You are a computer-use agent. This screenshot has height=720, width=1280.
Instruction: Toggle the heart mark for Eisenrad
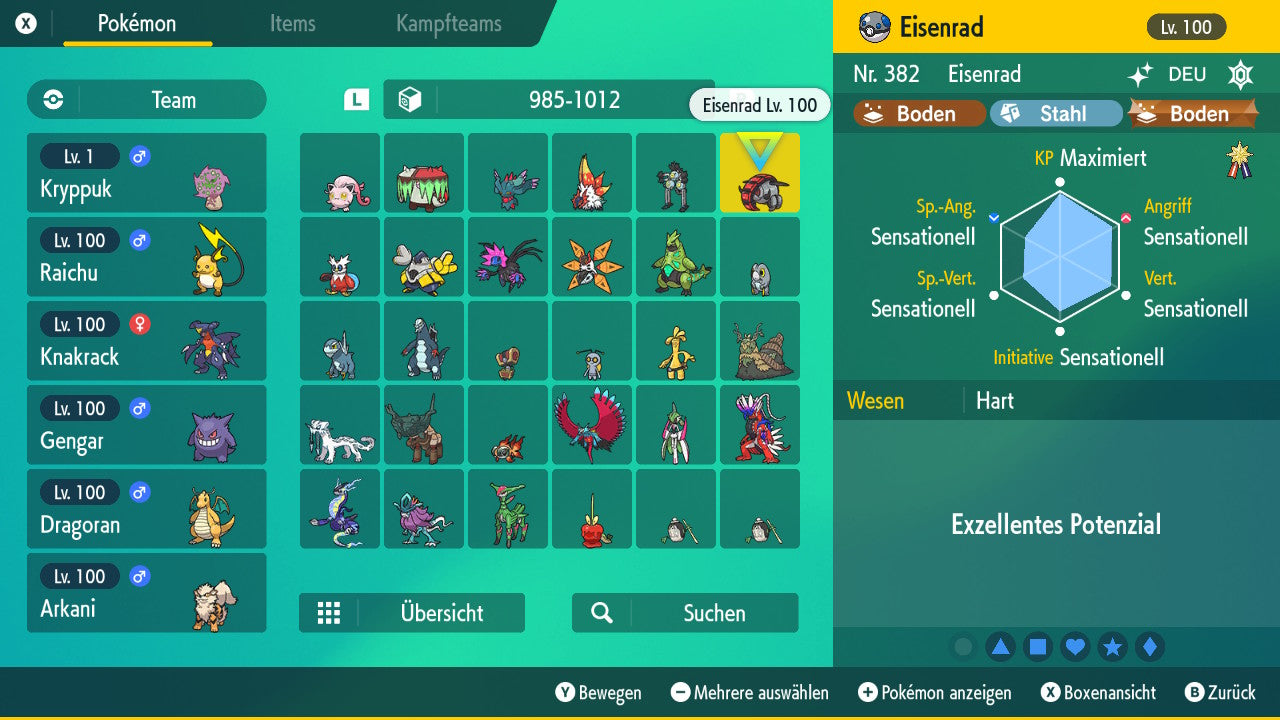[x=1075, y=647]
